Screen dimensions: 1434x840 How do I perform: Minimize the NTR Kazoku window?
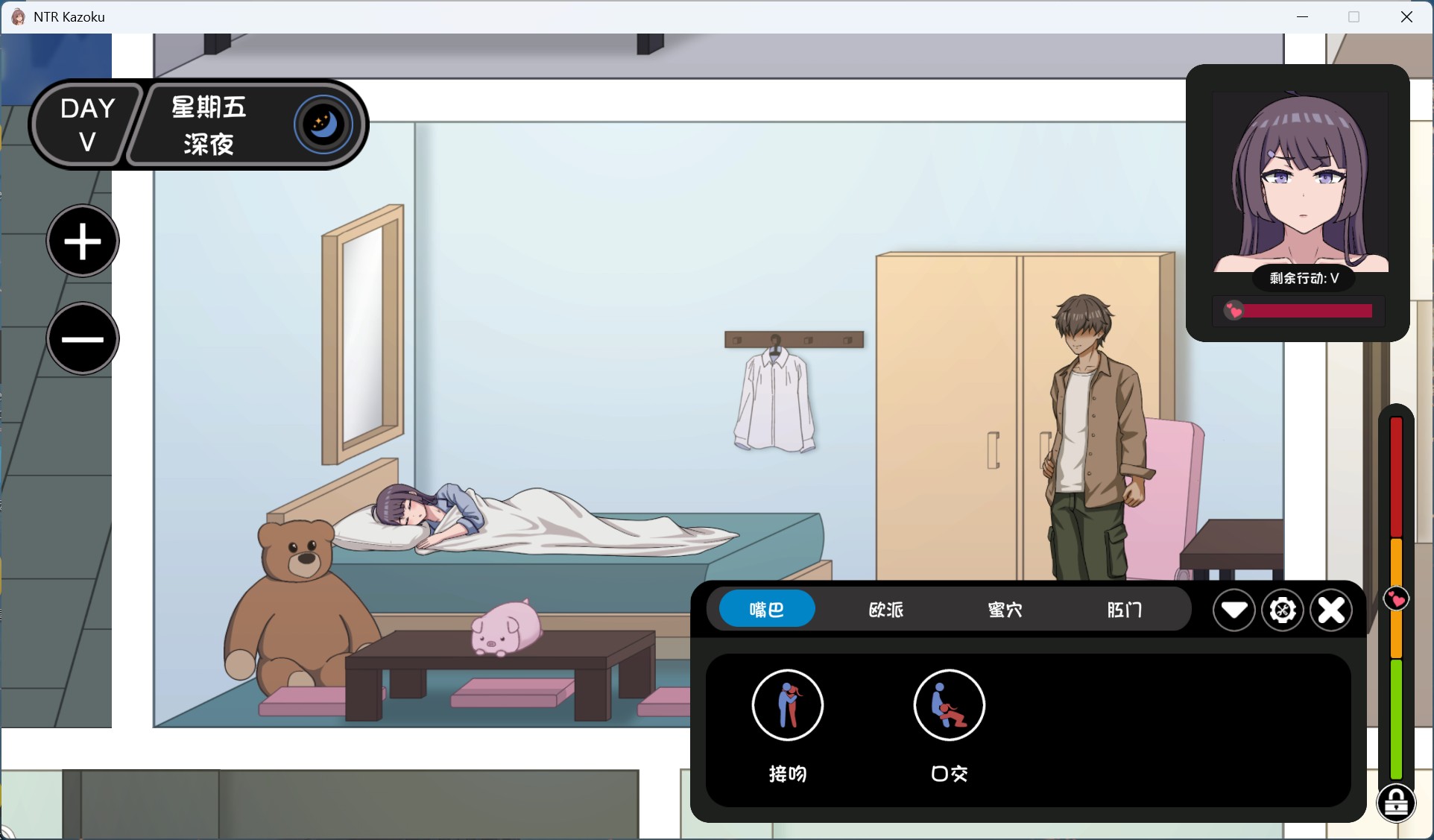[x=1302, y=16]
